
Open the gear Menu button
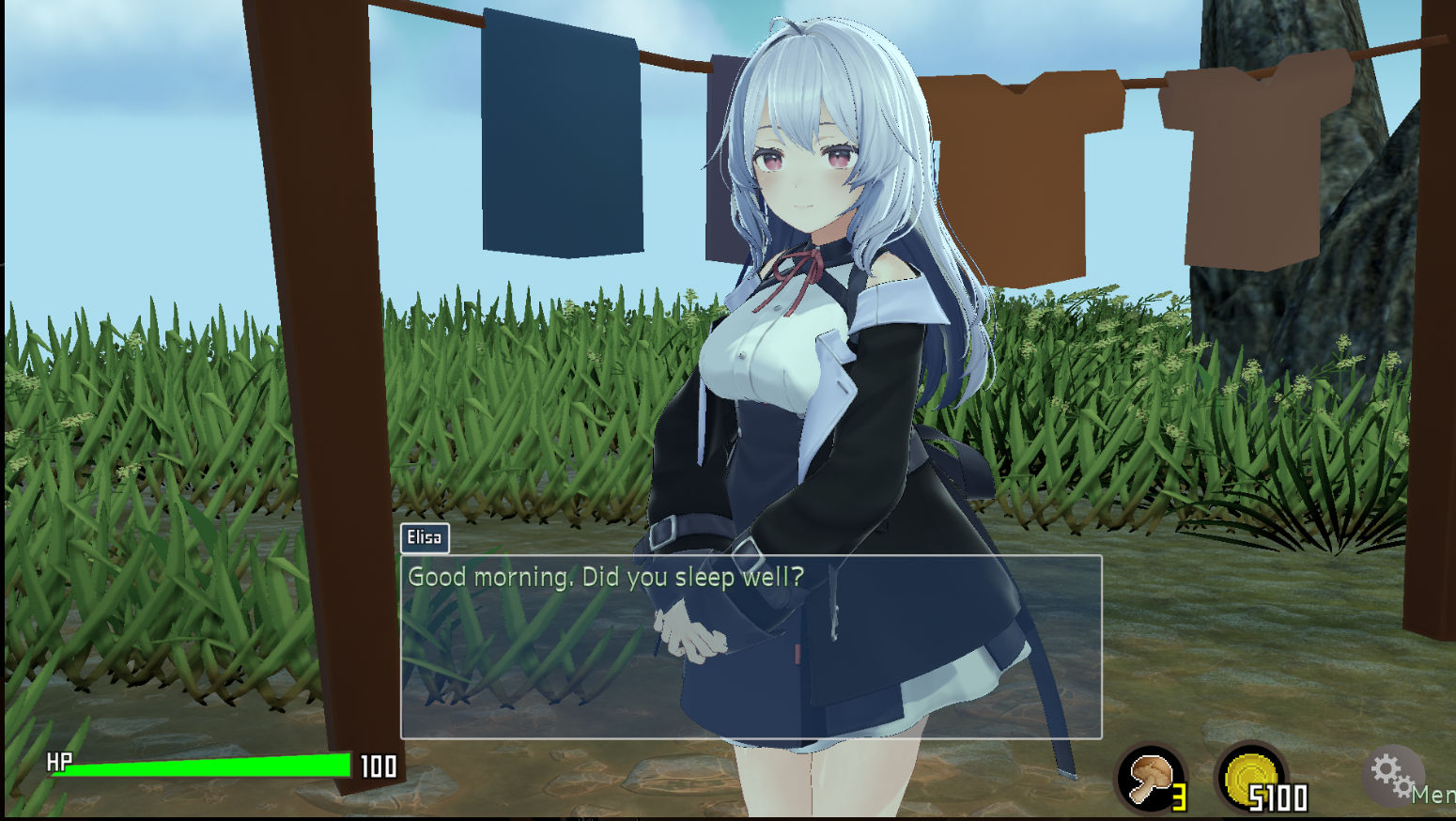(1393, 775)
